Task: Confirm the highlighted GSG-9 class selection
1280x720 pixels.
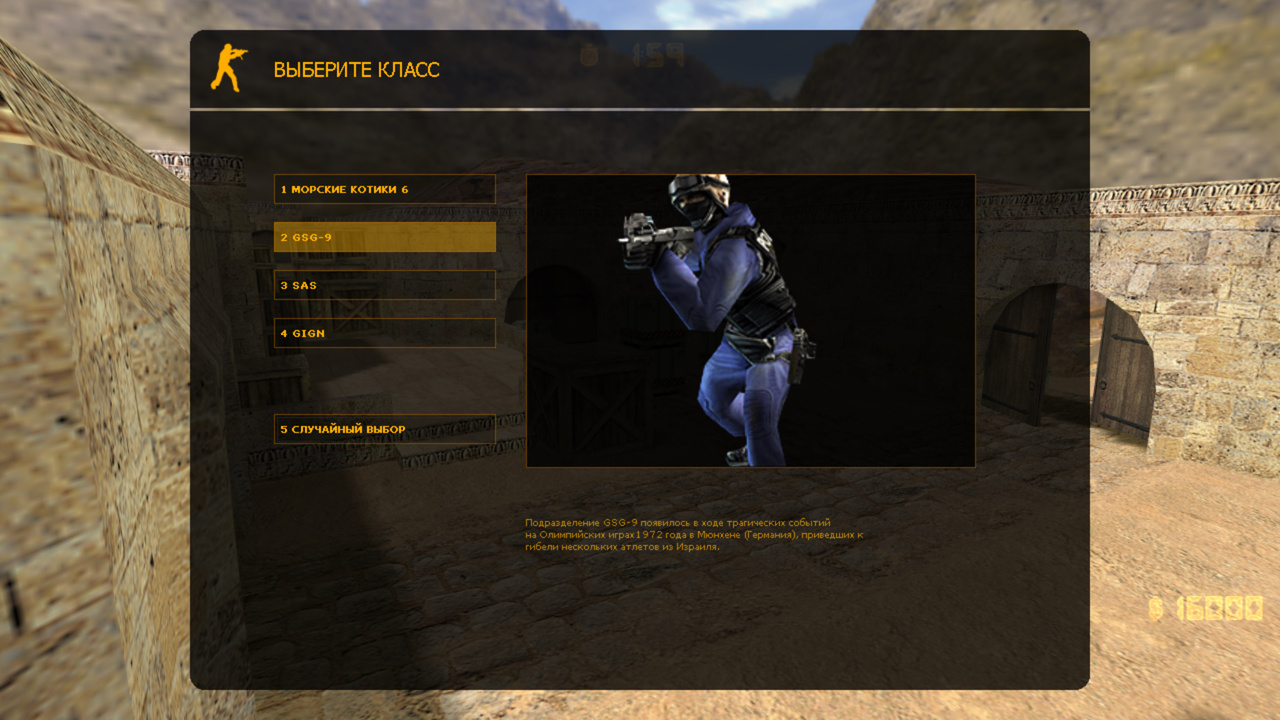Action: click(384, 238)
